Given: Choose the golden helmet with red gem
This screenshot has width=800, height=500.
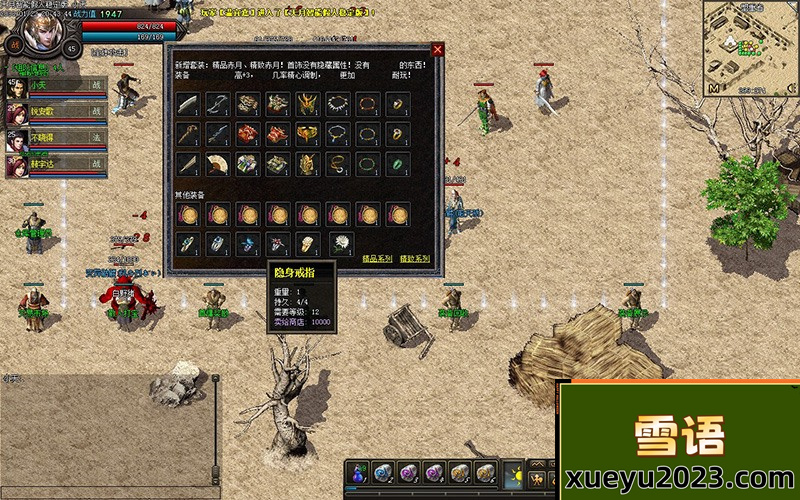Looking at the screenshot, I should [308, 104].
